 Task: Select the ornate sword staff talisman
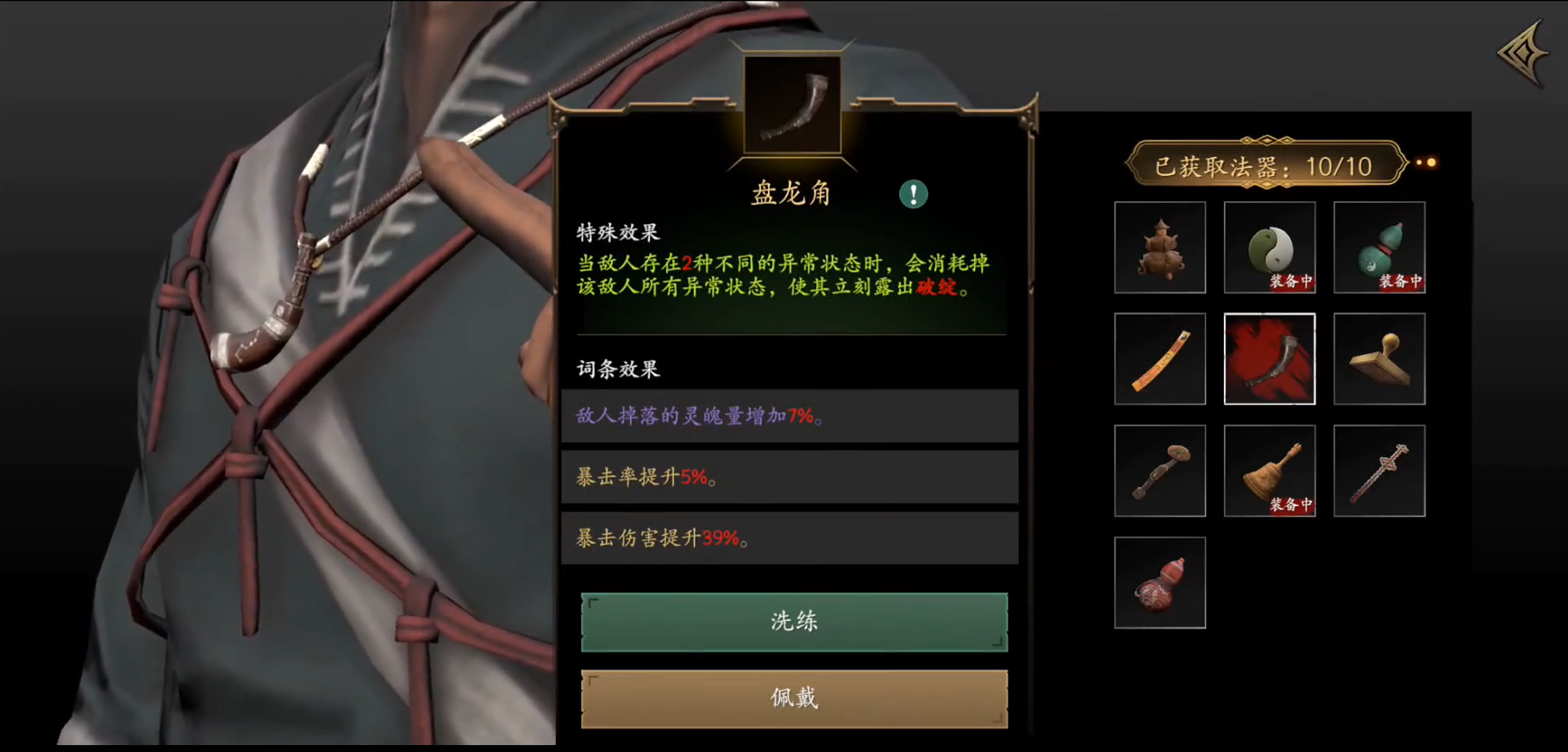tap(1377, 470)
